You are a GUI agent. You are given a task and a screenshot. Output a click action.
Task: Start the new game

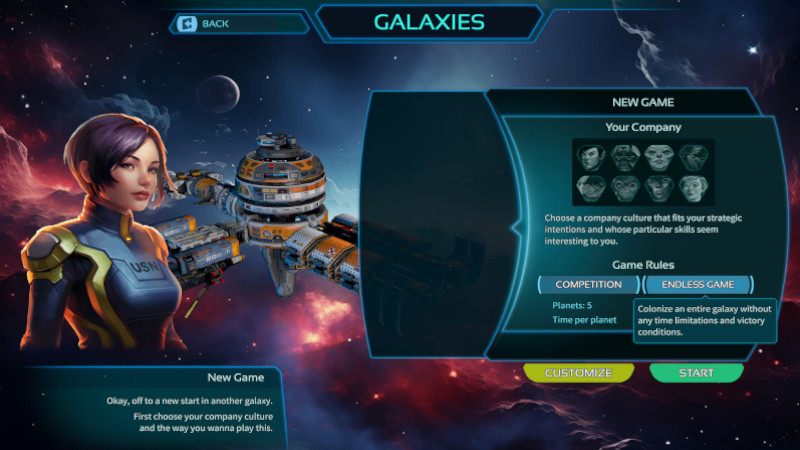tap(696, 373)
